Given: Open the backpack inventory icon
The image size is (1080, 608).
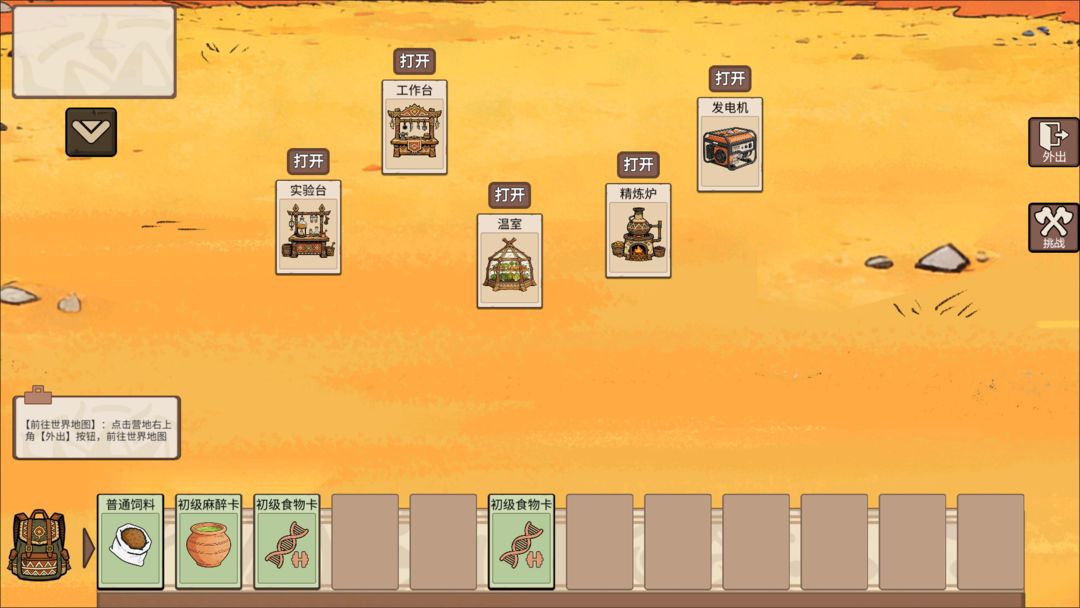Looking at the screenshot, I should 38,546.
